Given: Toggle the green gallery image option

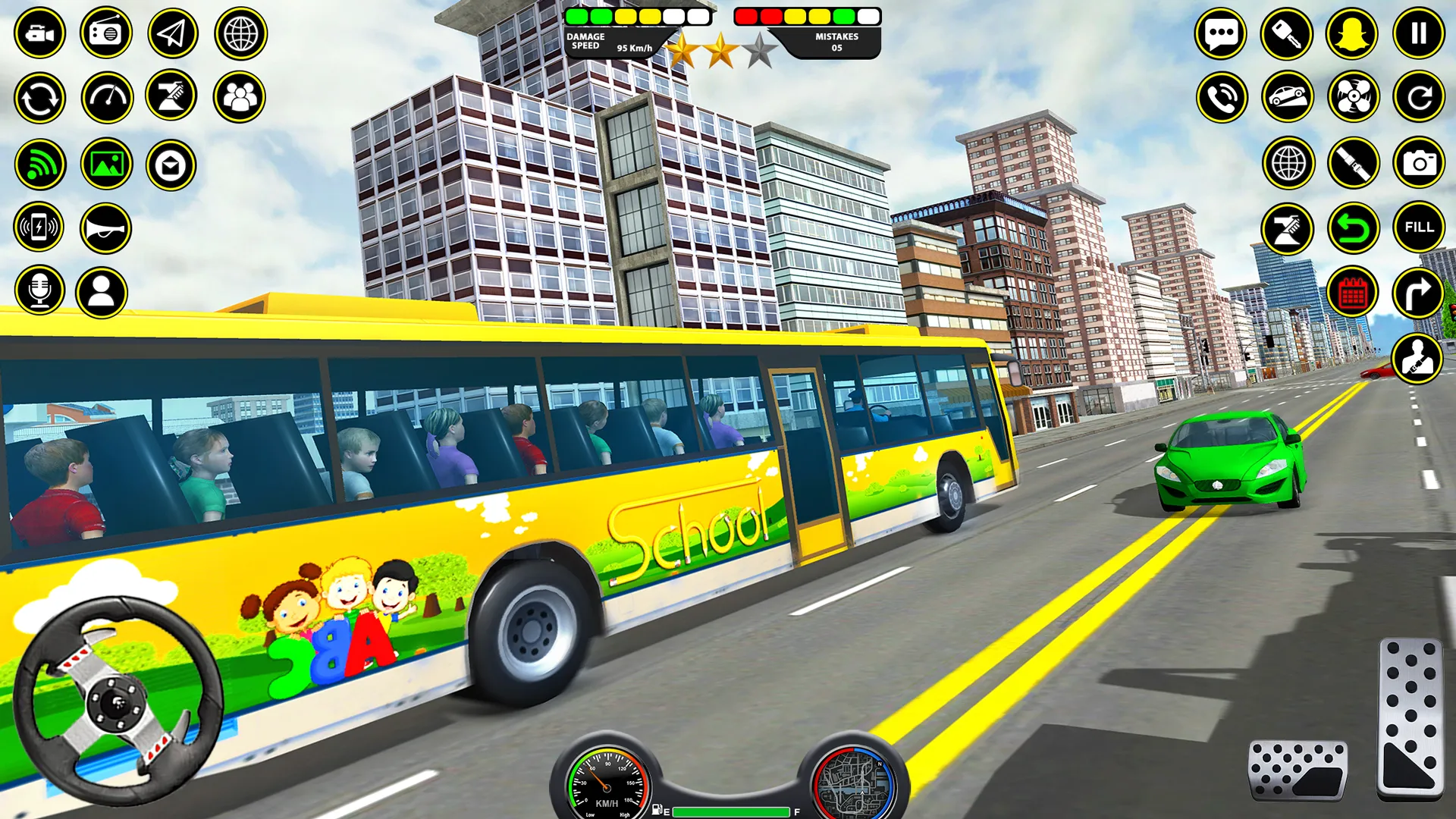Looking at the screenshot, I should point(107,162).
